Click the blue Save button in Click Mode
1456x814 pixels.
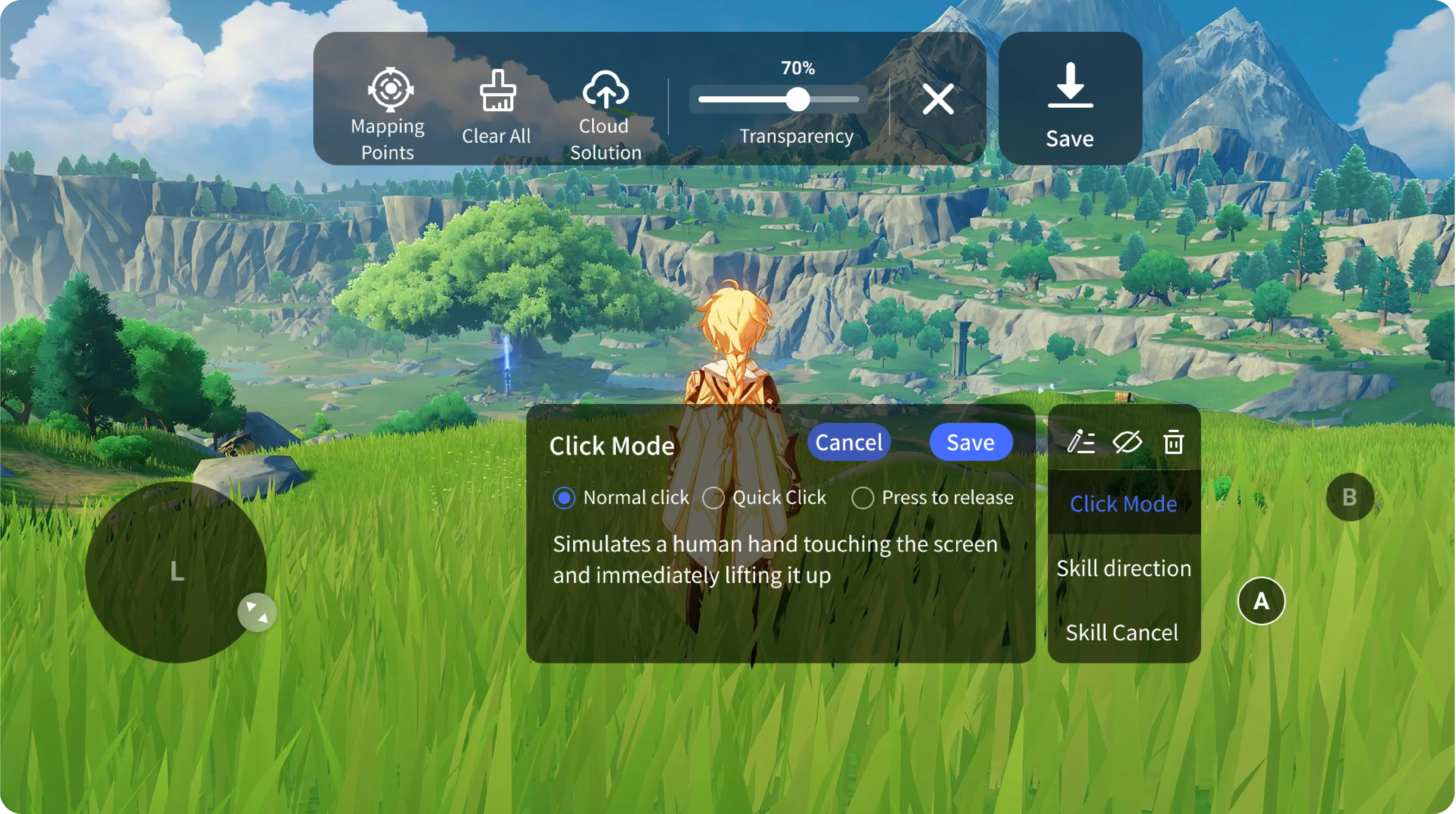pyautogui.click(x=970, y=442)
